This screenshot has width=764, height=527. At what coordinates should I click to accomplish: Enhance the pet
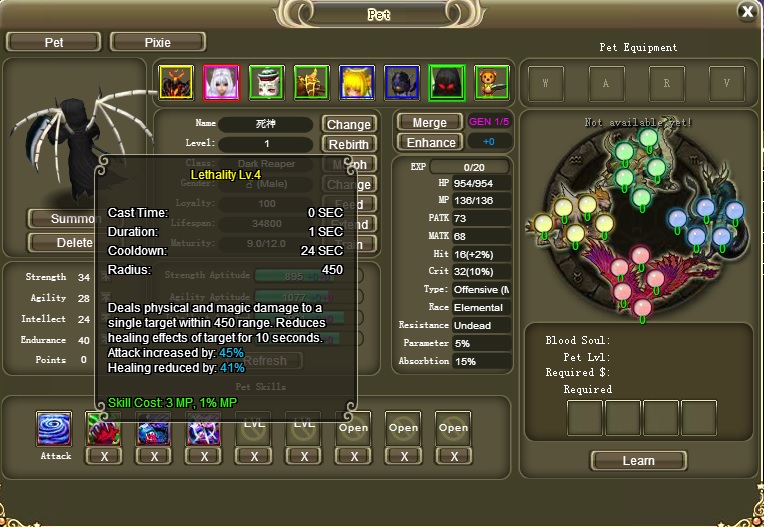coord(429,142)
